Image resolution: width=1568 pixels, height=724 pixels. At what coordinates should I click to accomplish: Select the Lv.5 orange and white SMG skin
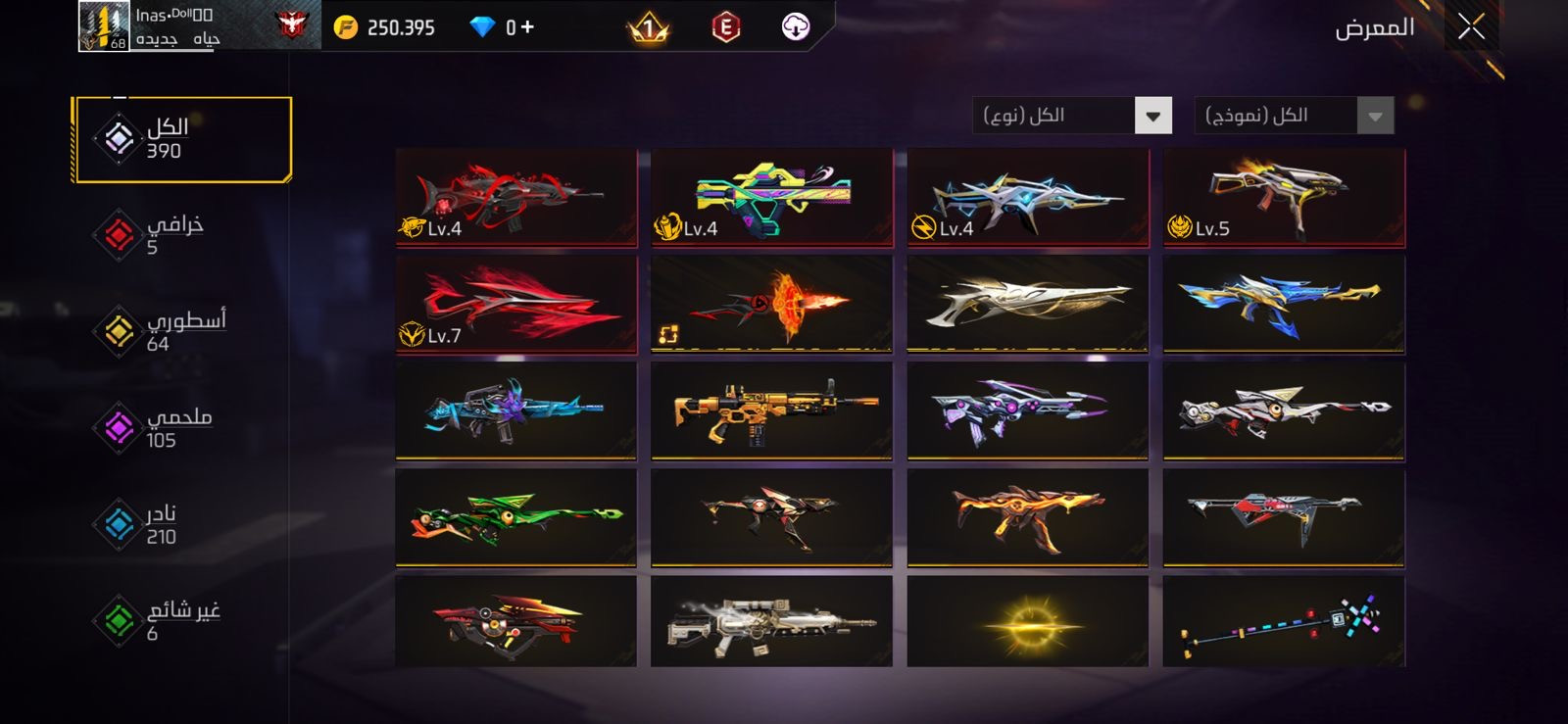click(x=1284, y=197)
